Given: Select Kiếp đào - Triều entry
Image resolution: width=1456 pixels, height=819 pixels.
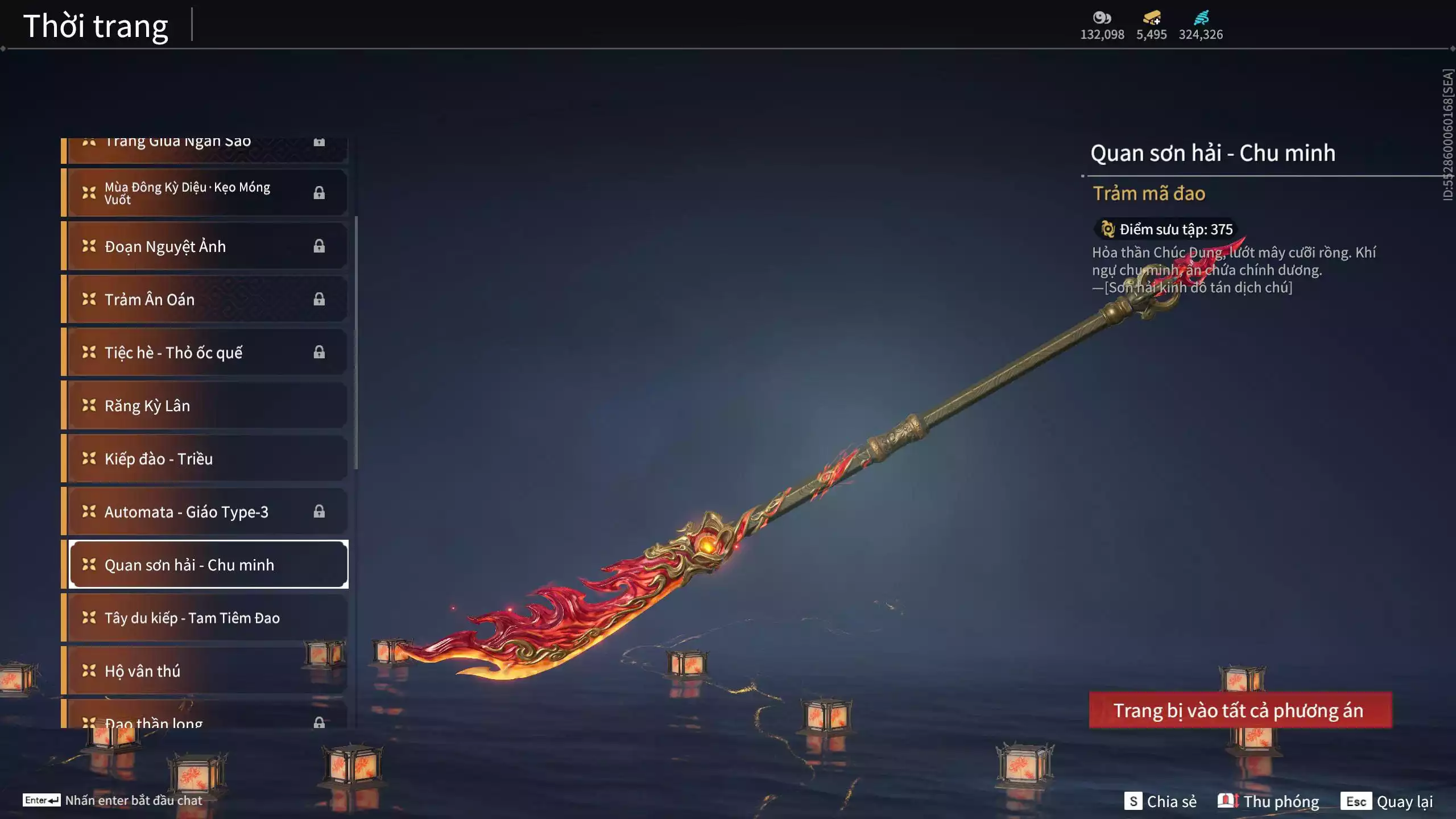Looking at the screenshot, I should click(x=205, y=458).
